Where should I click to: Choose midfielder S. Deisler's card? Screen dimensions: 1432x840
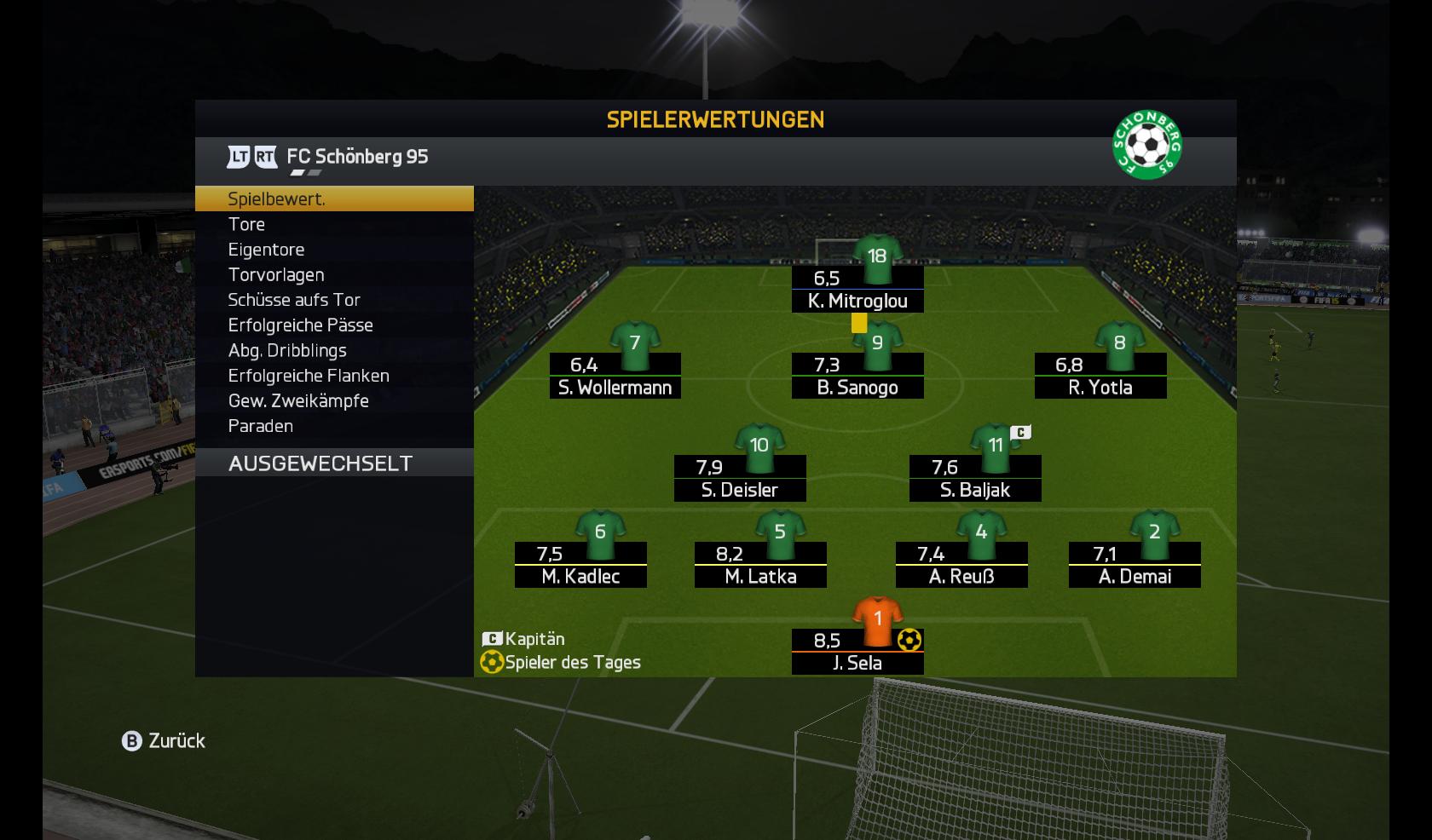tap(740, 478)
